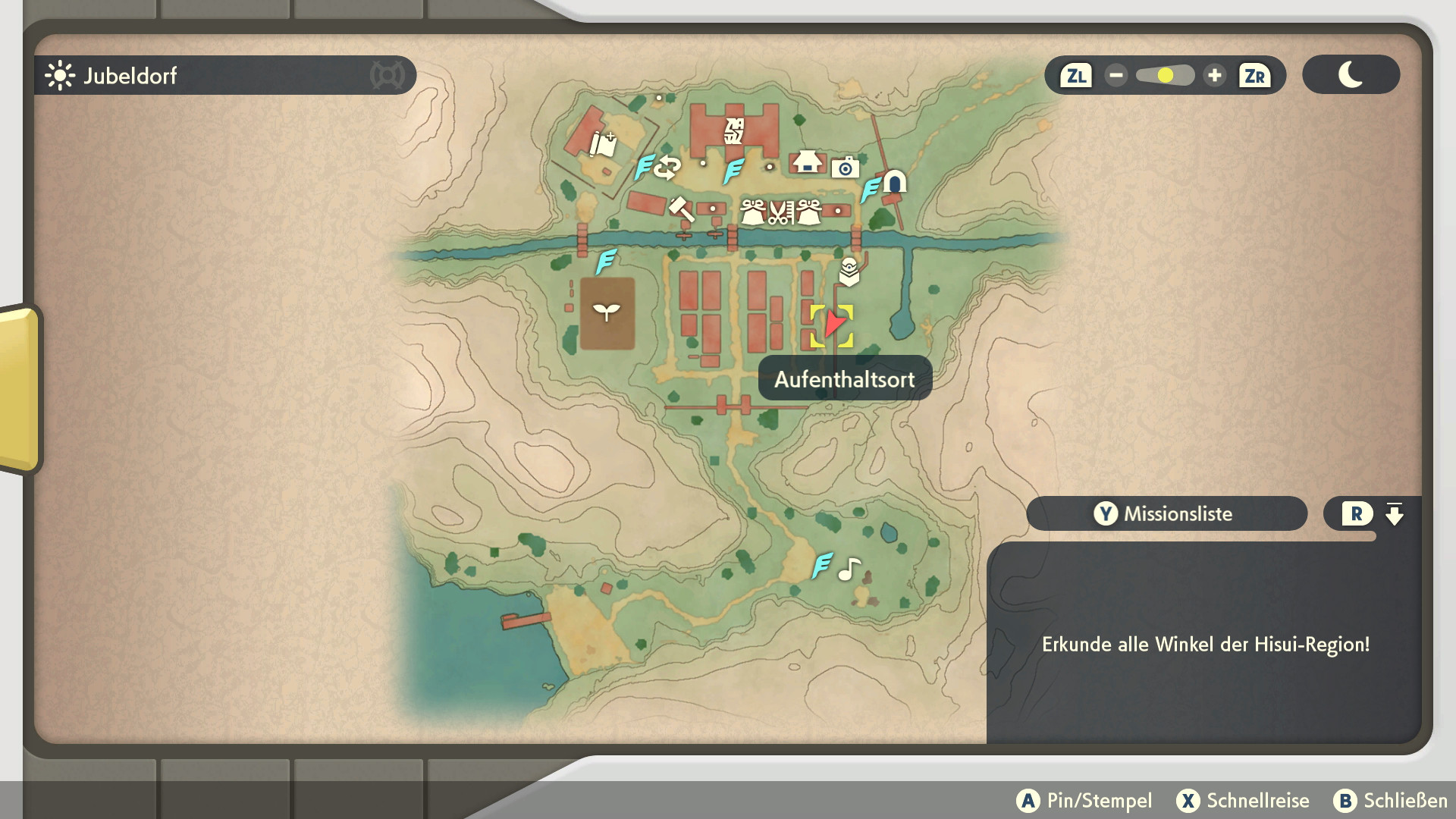
Task: Click the yellow zoom level slider knob
Action: tap(1166, 76)
